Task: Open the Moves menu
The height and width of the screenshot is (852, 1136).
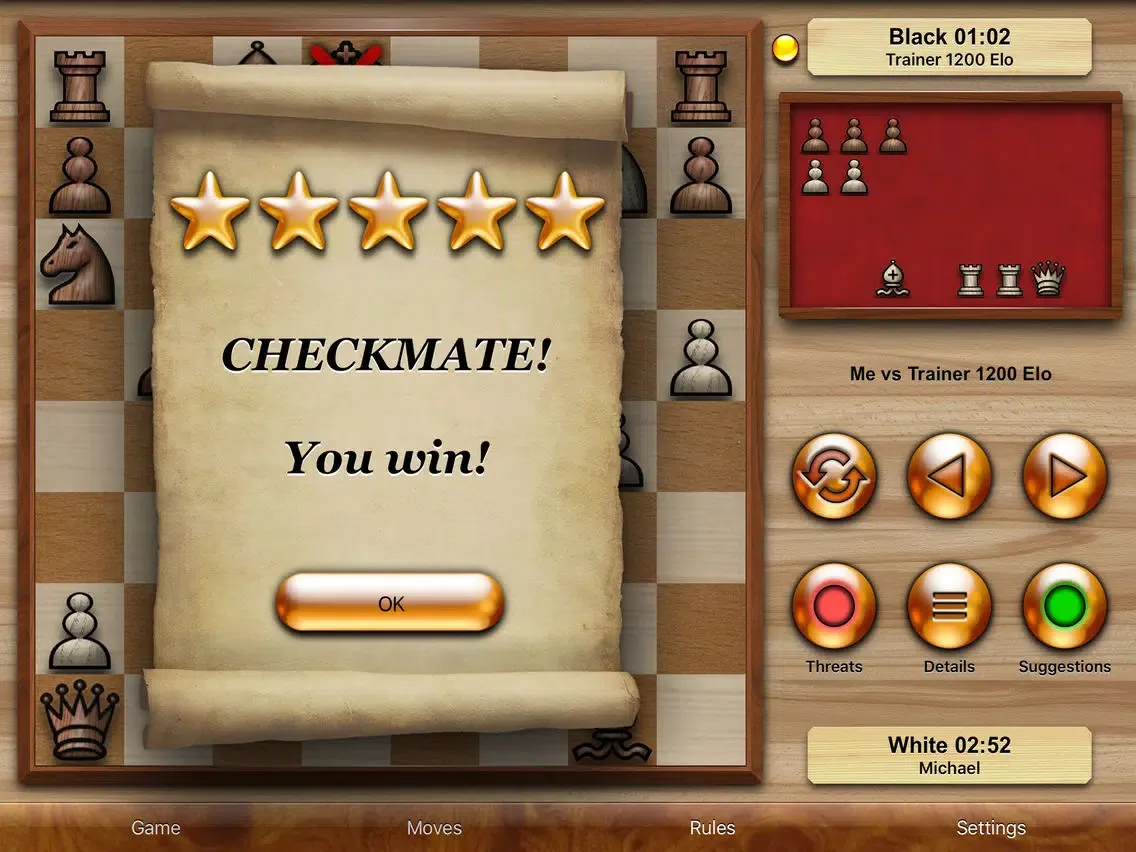Action: pyautogui.click(x=434, y=828)
